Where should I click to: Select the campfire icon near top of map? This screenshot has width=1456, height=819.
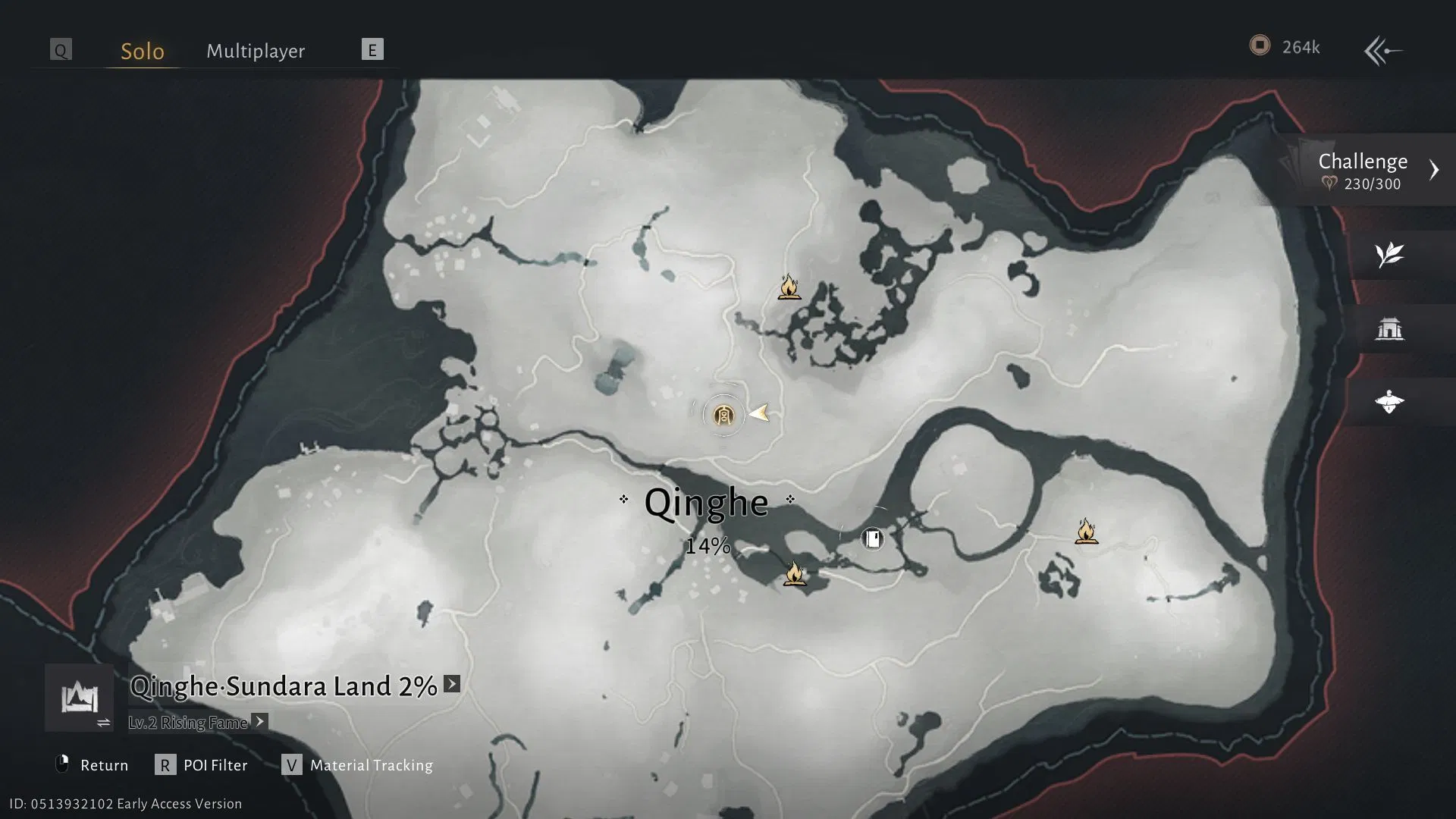click(x=789, y=288)
